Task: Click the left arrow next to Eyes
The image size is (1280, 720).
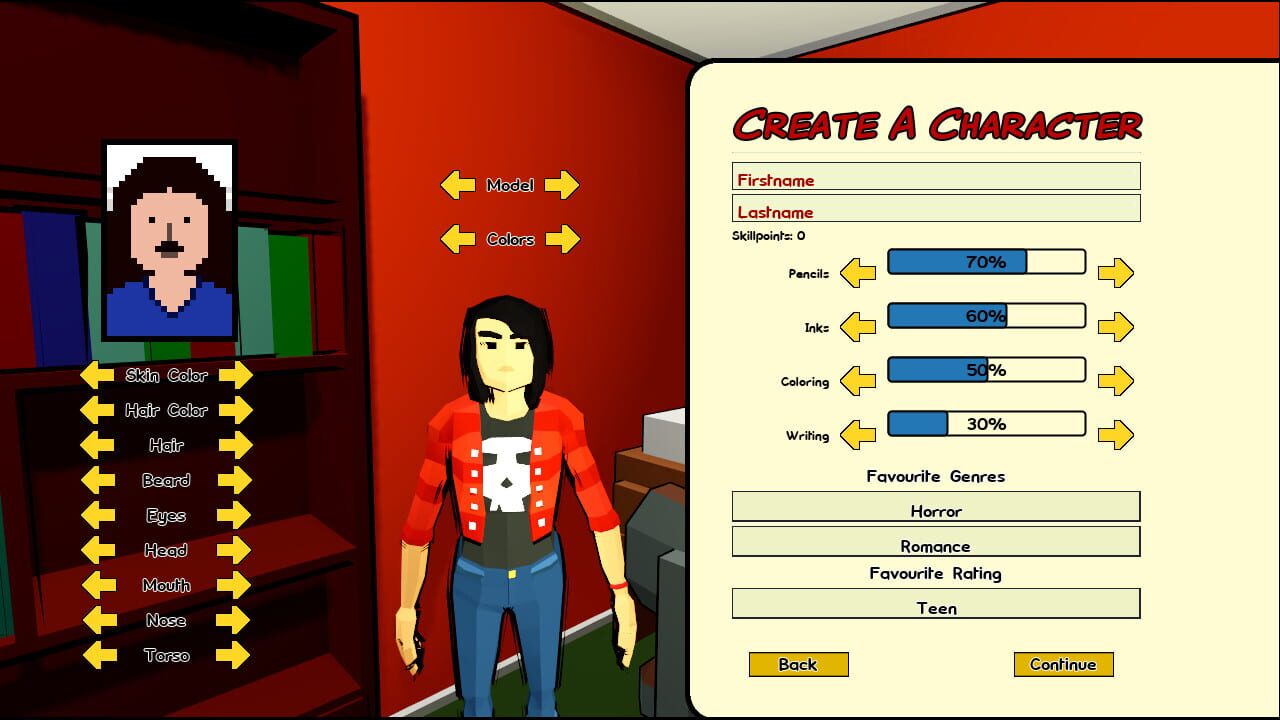Action: pos(98,515)
